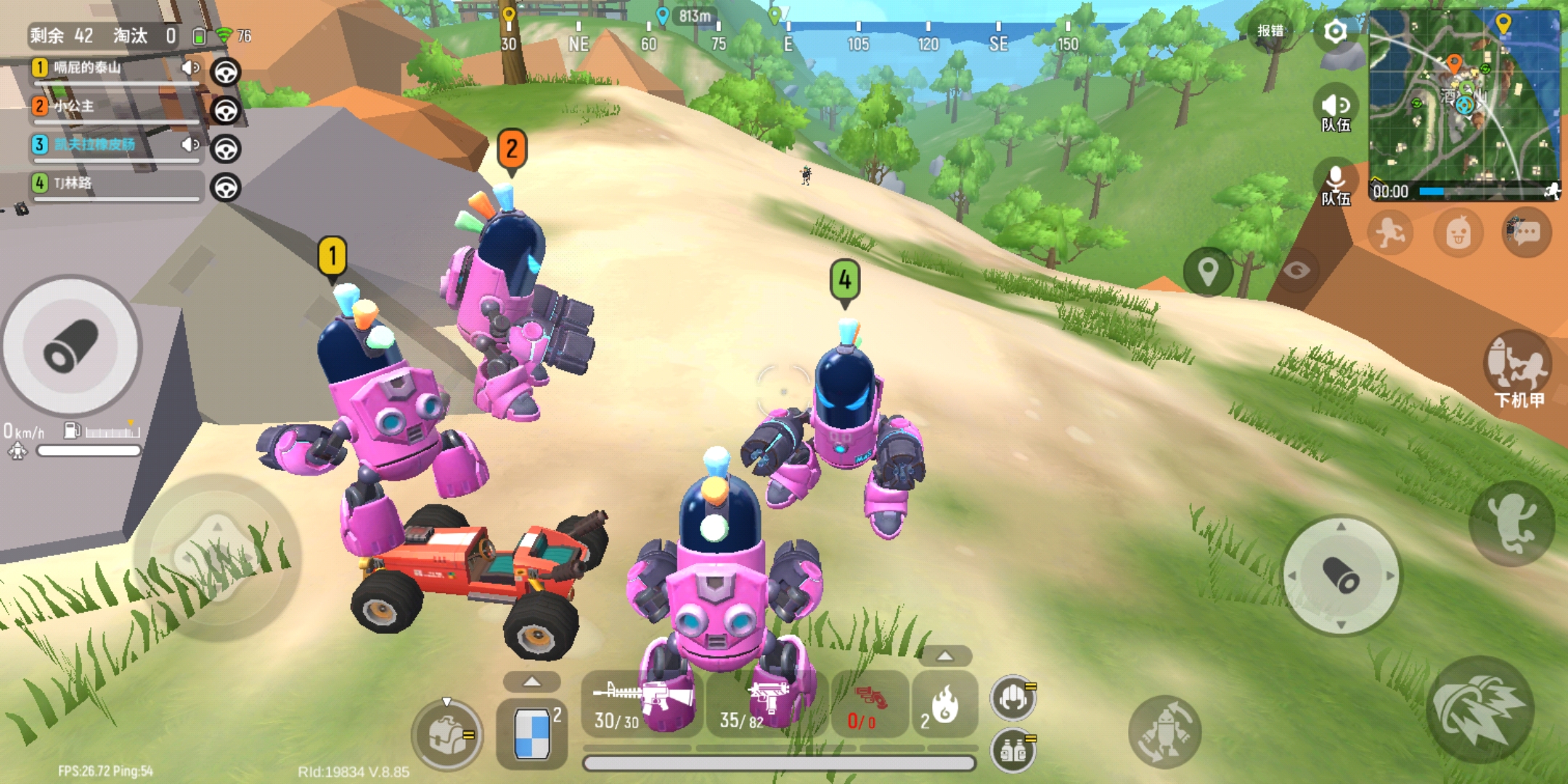This screenshot has height=784, width=1568.
Task: Toggle the 队伍 team speaker audio
Action: coord(1336,110)
